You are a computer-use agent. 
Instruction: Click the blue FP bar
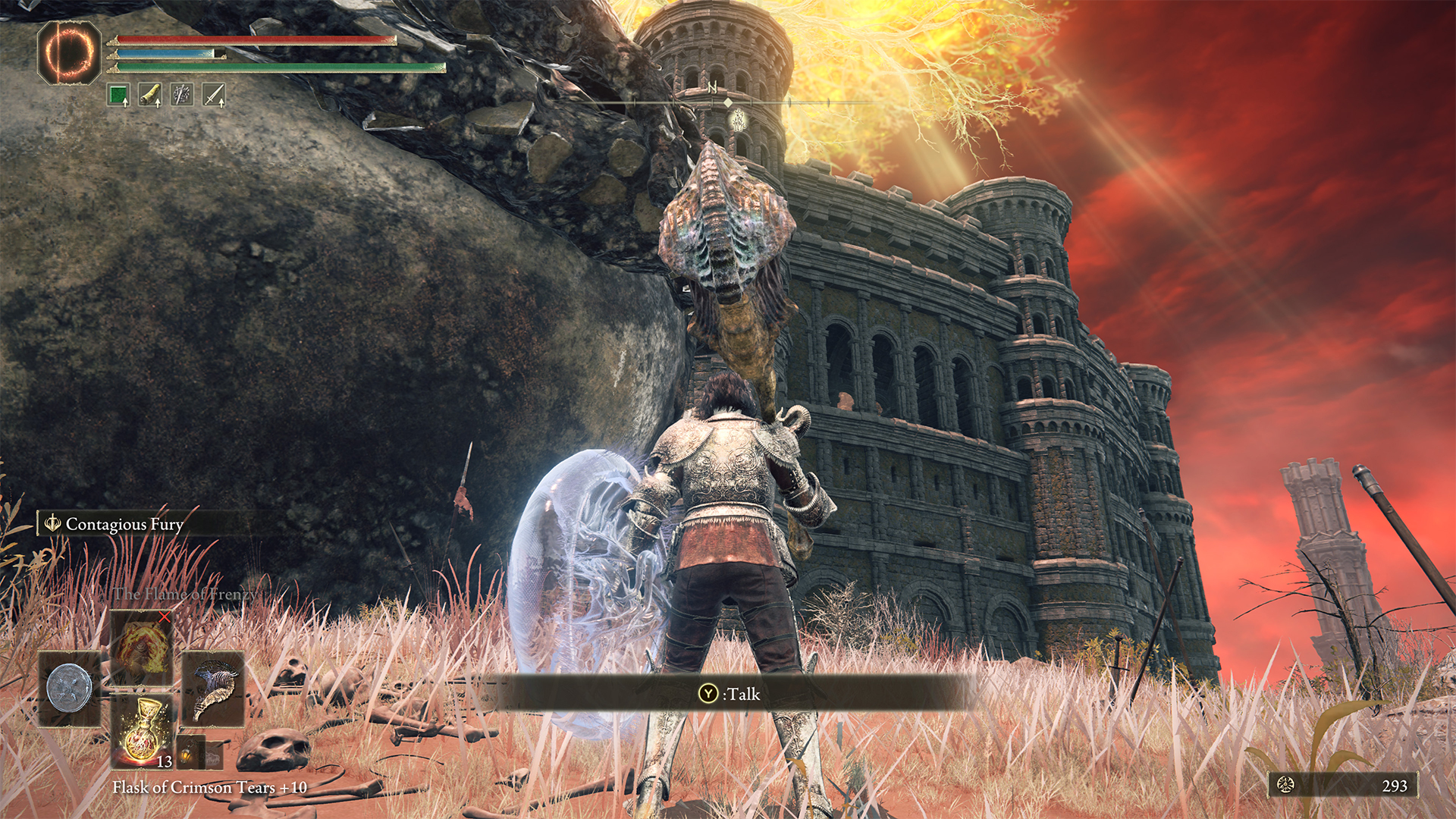pyautogui.click(x=167, y=54)
